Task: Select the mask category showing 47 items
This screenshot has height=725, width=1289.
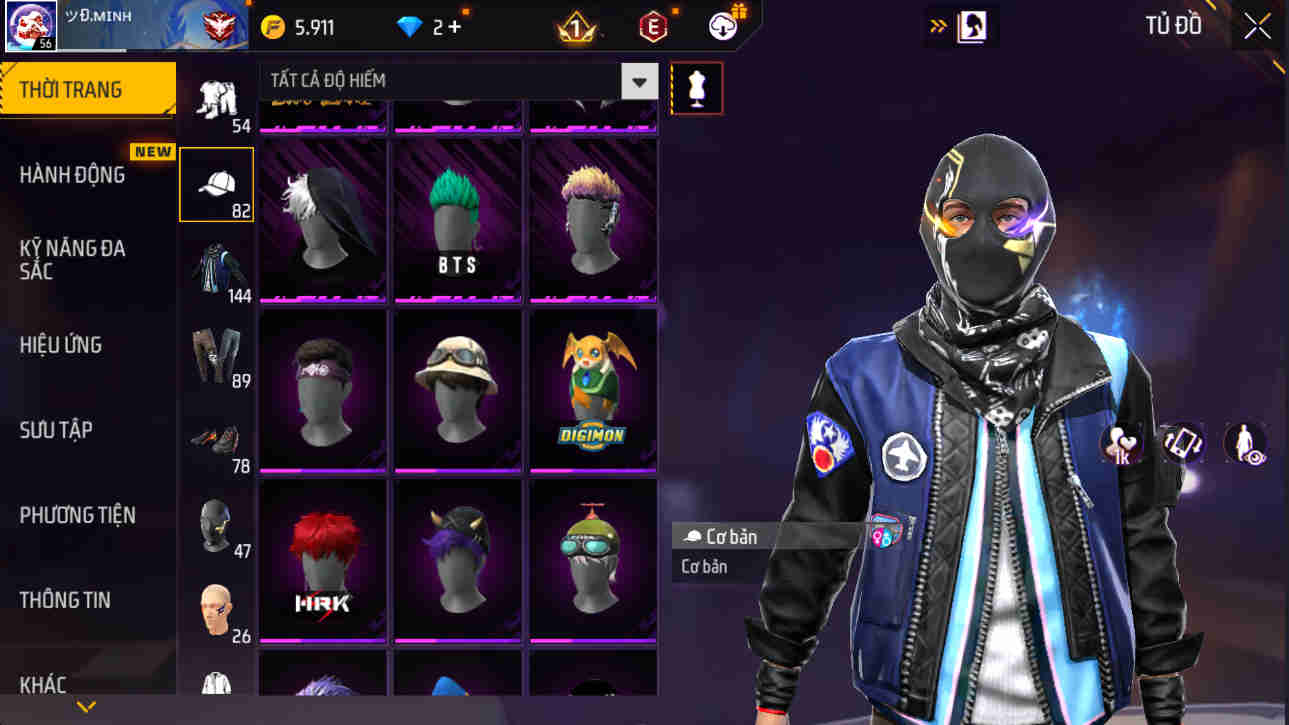Action: [x=216, y=523]
